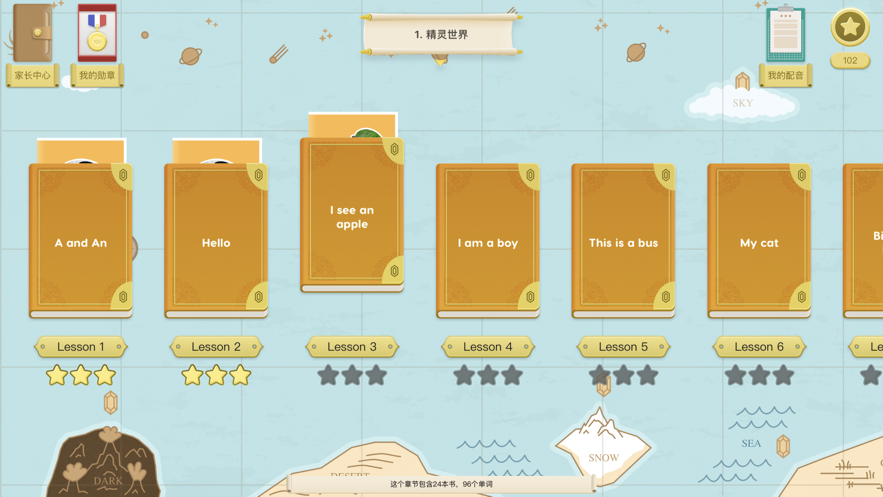Click the Lesson 6 label
Image resolution: width=883 pixels, height=497 pixels.
click(759, 347)
